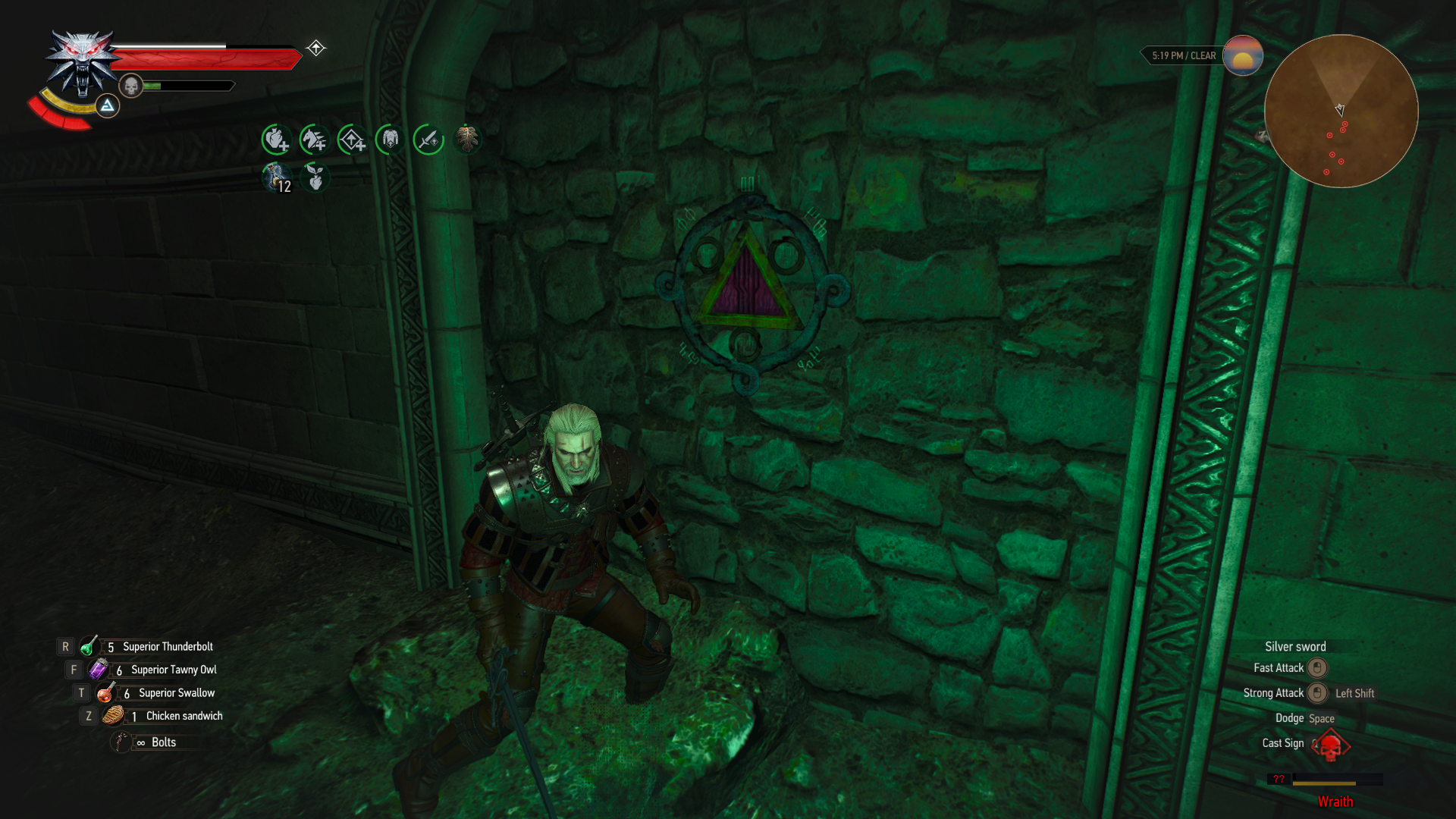Viewport: 1456px width, 819px height.
Task: Click the toxicity potion icon showing 12
Action: point(275,178)
